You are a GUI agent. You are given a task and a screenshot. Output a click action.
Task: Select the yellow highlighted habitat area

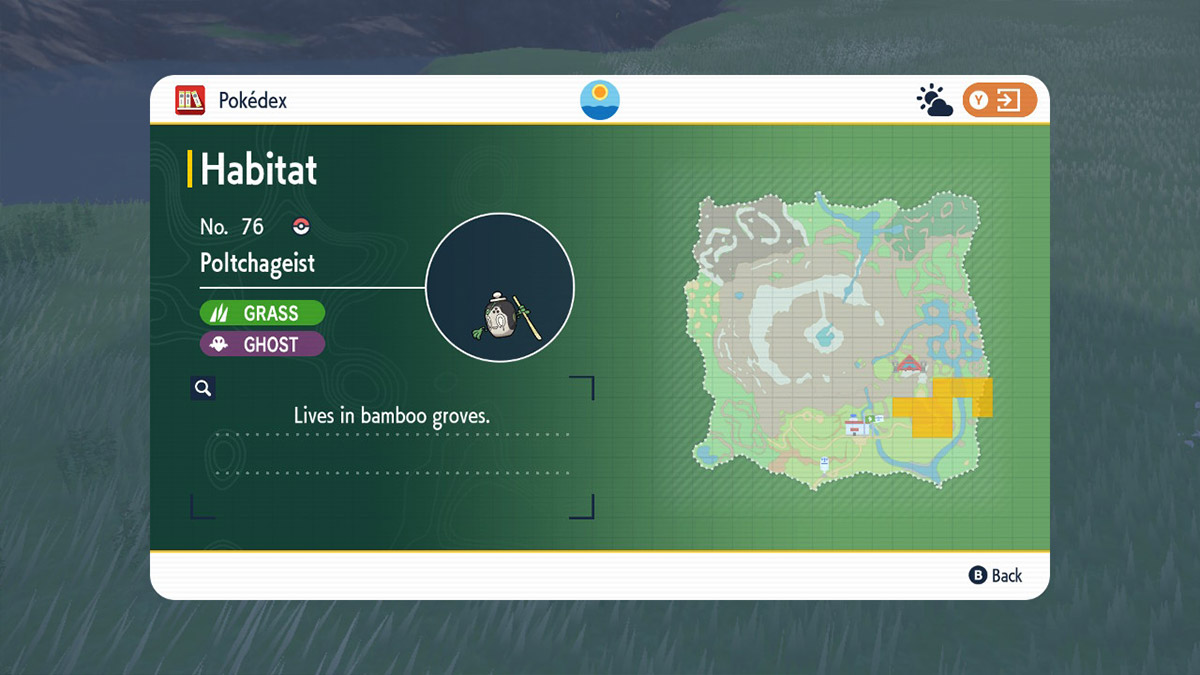pyautogui.click(x=935, y=410)
